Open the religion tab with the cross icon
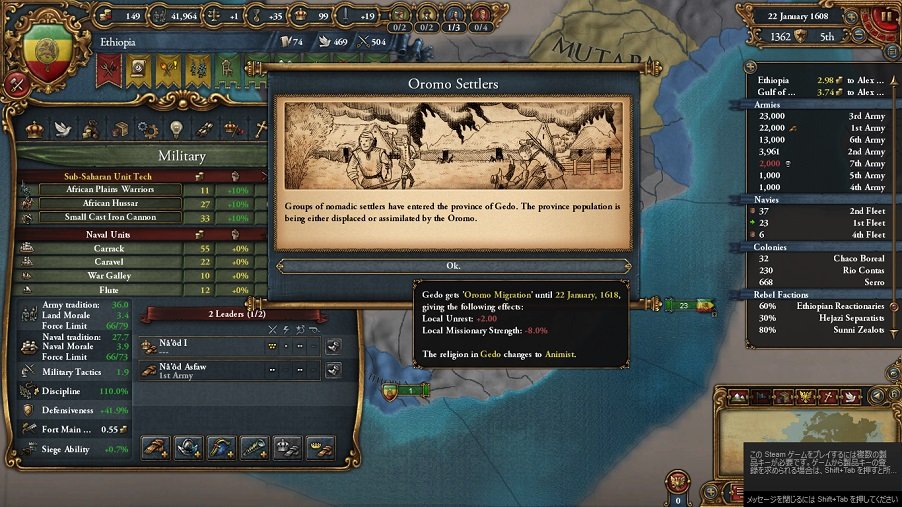The image size is (902, 507). coord(260,129)
